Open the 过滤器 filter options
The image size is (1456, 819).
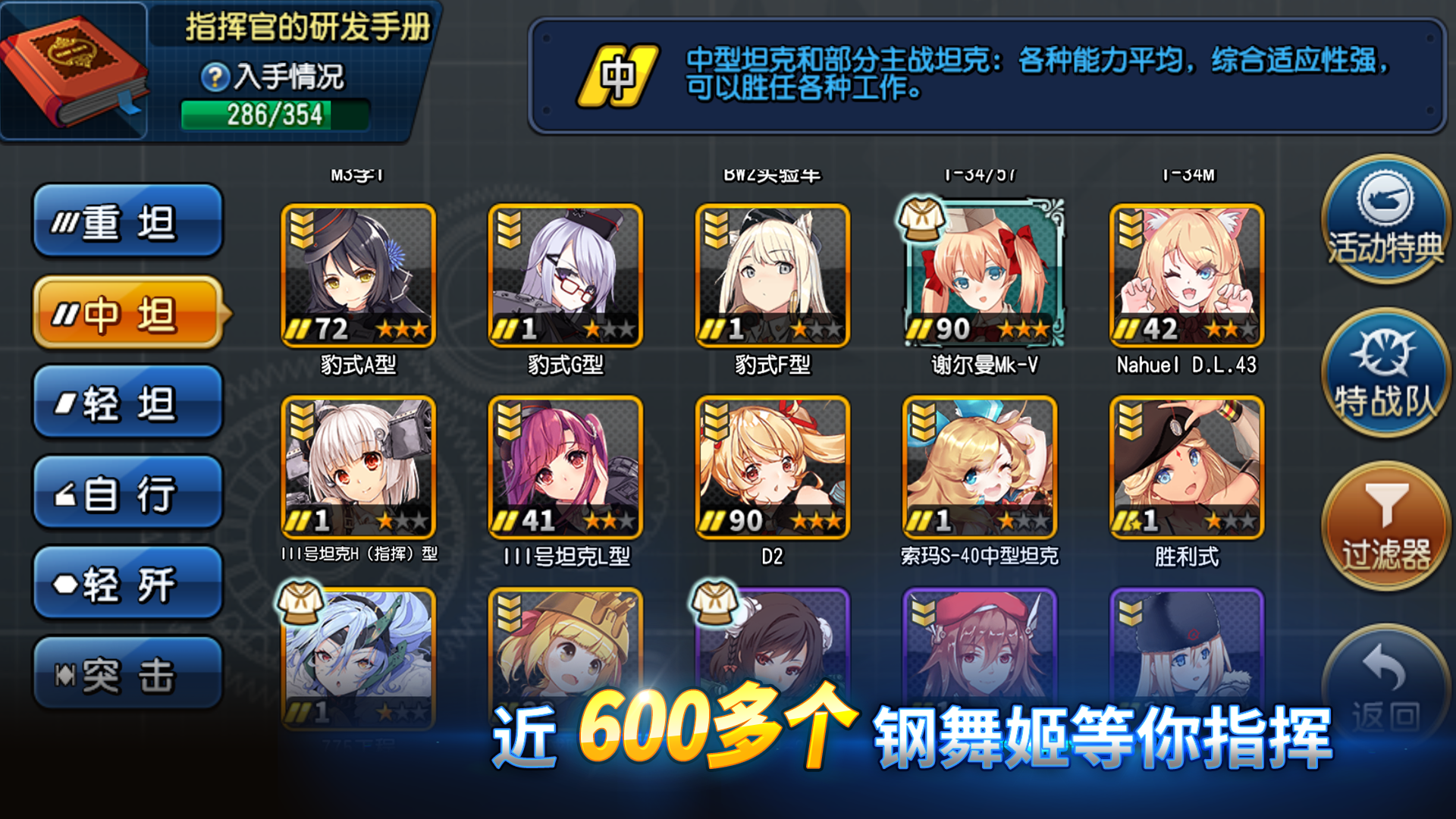pyautogui.click(x=1386, y=523)
